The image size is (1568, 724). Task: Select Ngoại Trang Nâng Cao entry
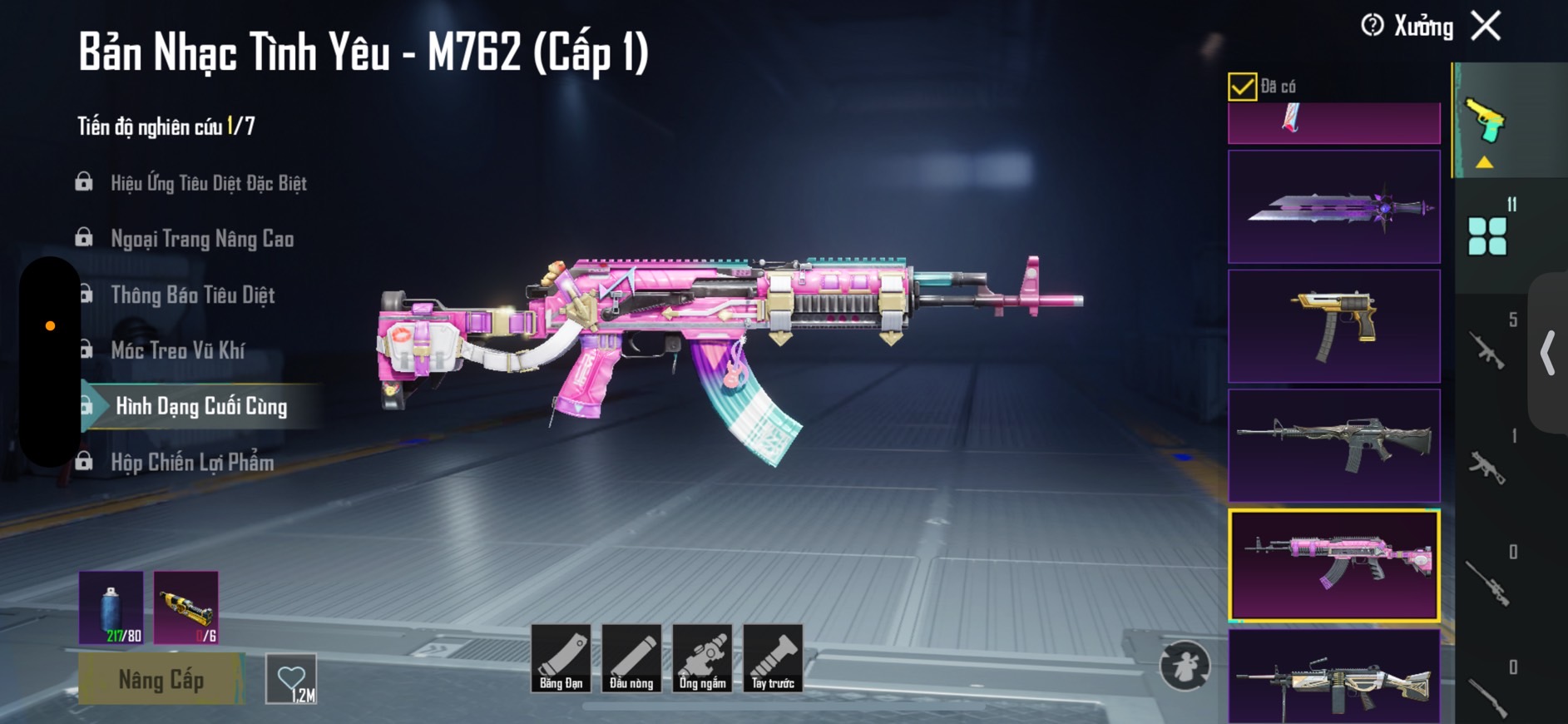point(202,239)
